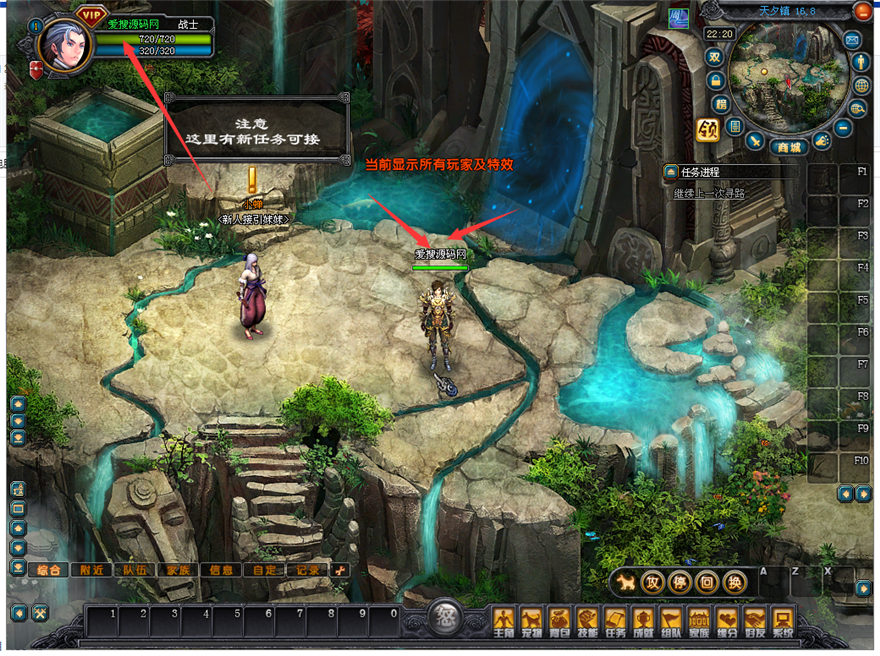Click the 停 pet stop button
The height and width of the screenshot is (656, 880).
point(679,582)
